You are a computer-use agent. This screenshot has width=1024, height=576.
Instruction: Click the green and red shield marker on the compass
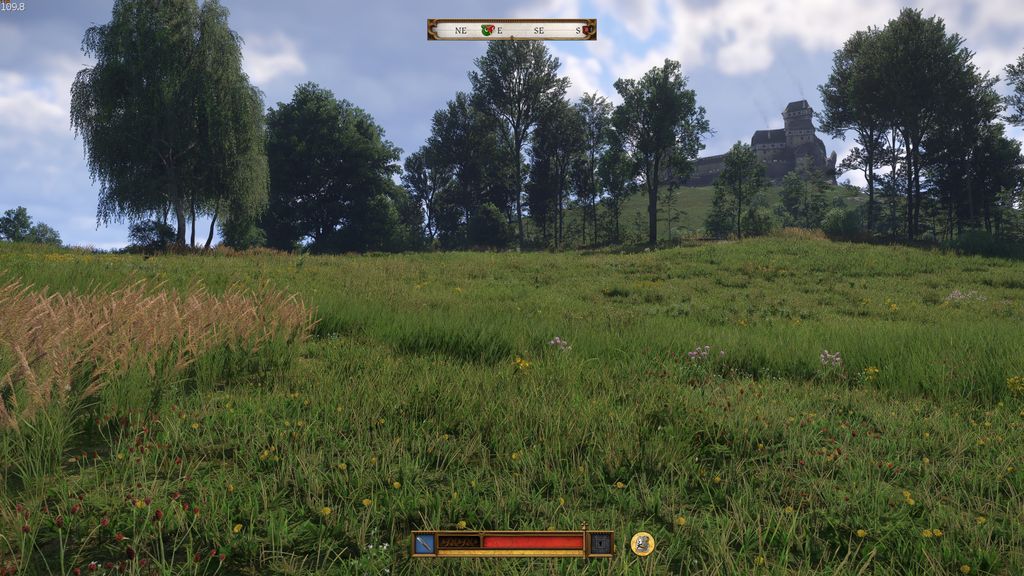point(488,30)
